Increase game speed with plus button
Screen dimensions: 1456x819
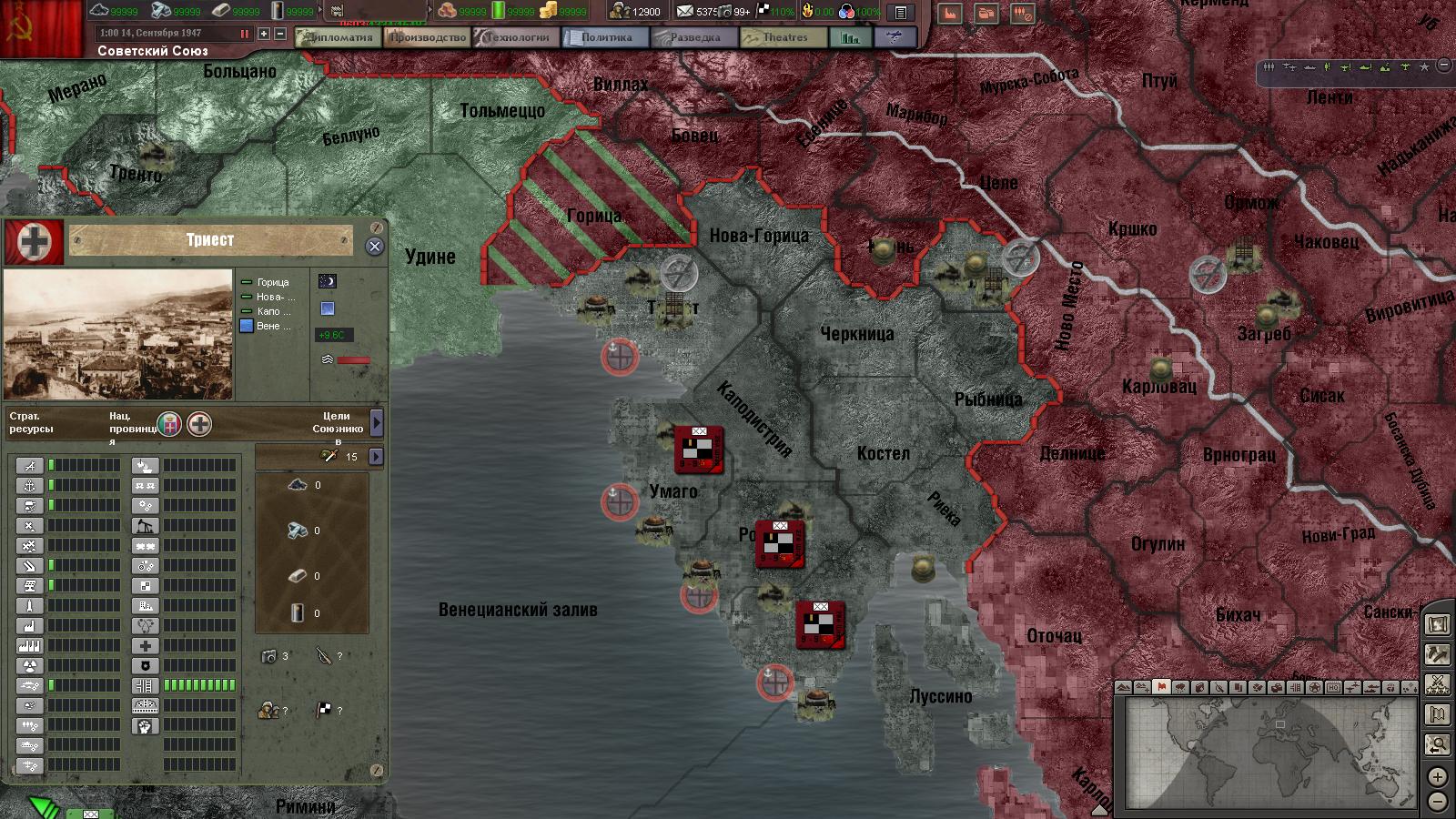[264, 34]
